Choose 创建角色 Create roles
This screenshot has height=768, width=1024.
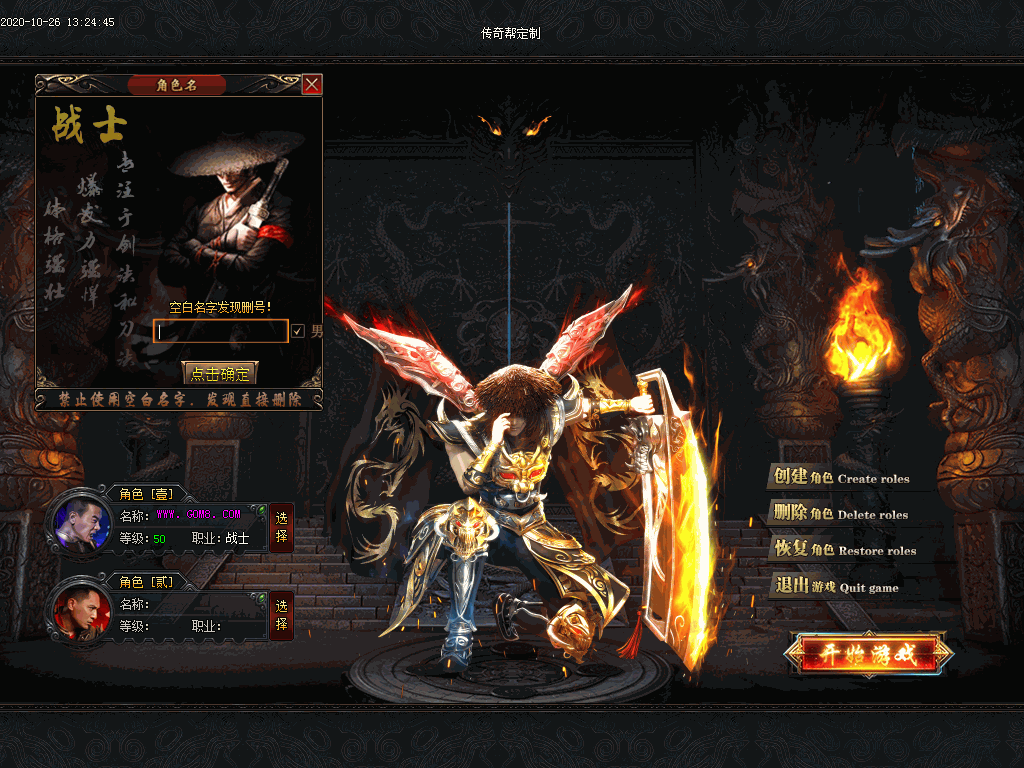point(840,478)
